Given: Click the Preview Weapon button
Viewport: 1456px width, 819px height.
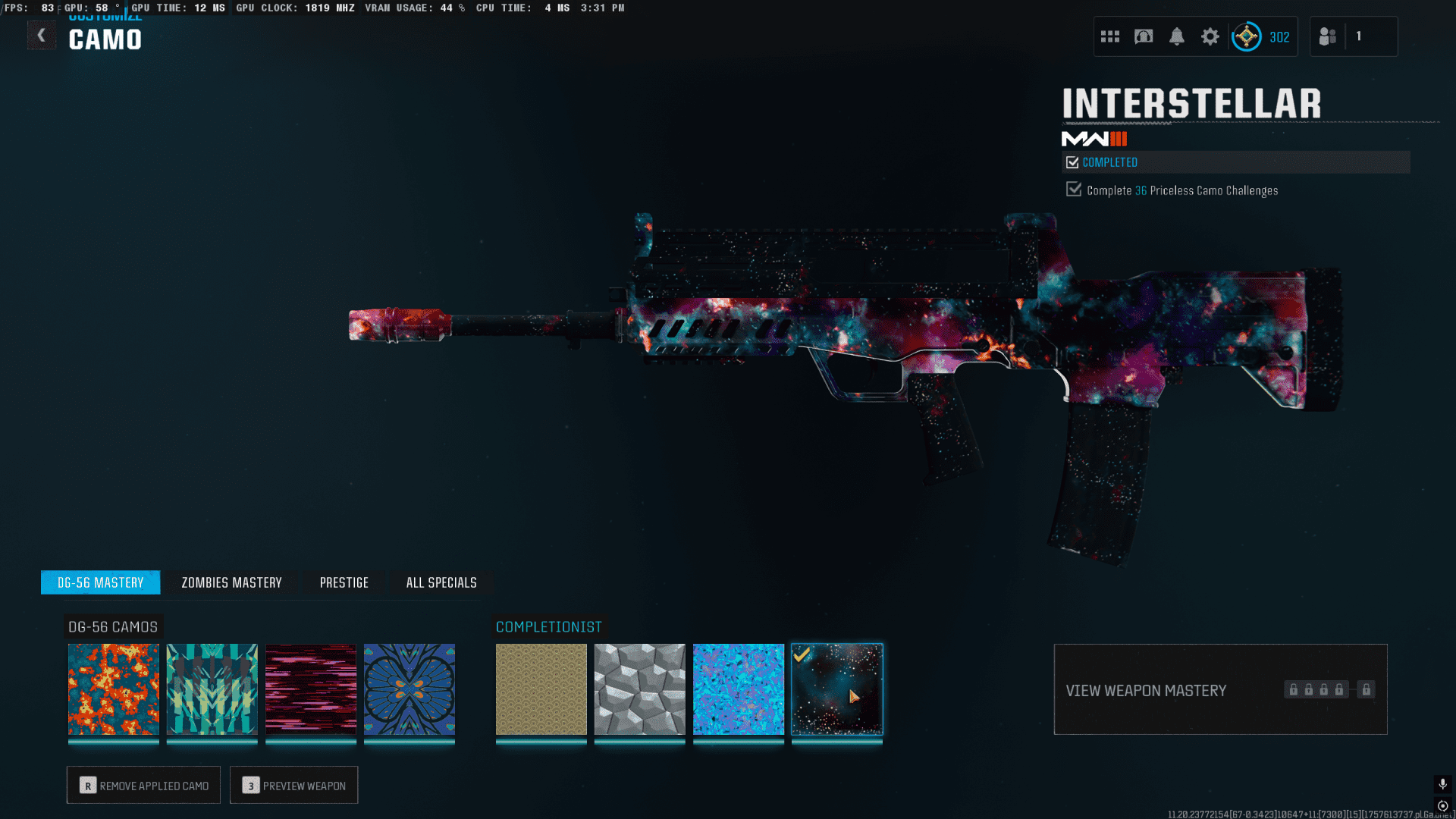Looking at the screenshot, I should [x=294, y=786].
